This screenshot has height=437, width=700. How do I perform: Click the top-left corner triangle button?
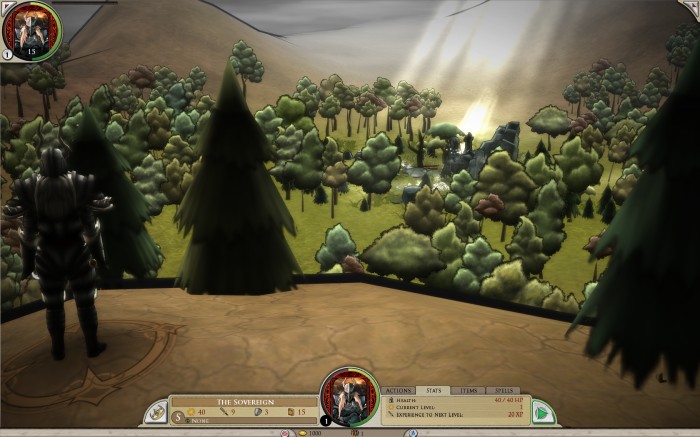pos(5,5)
